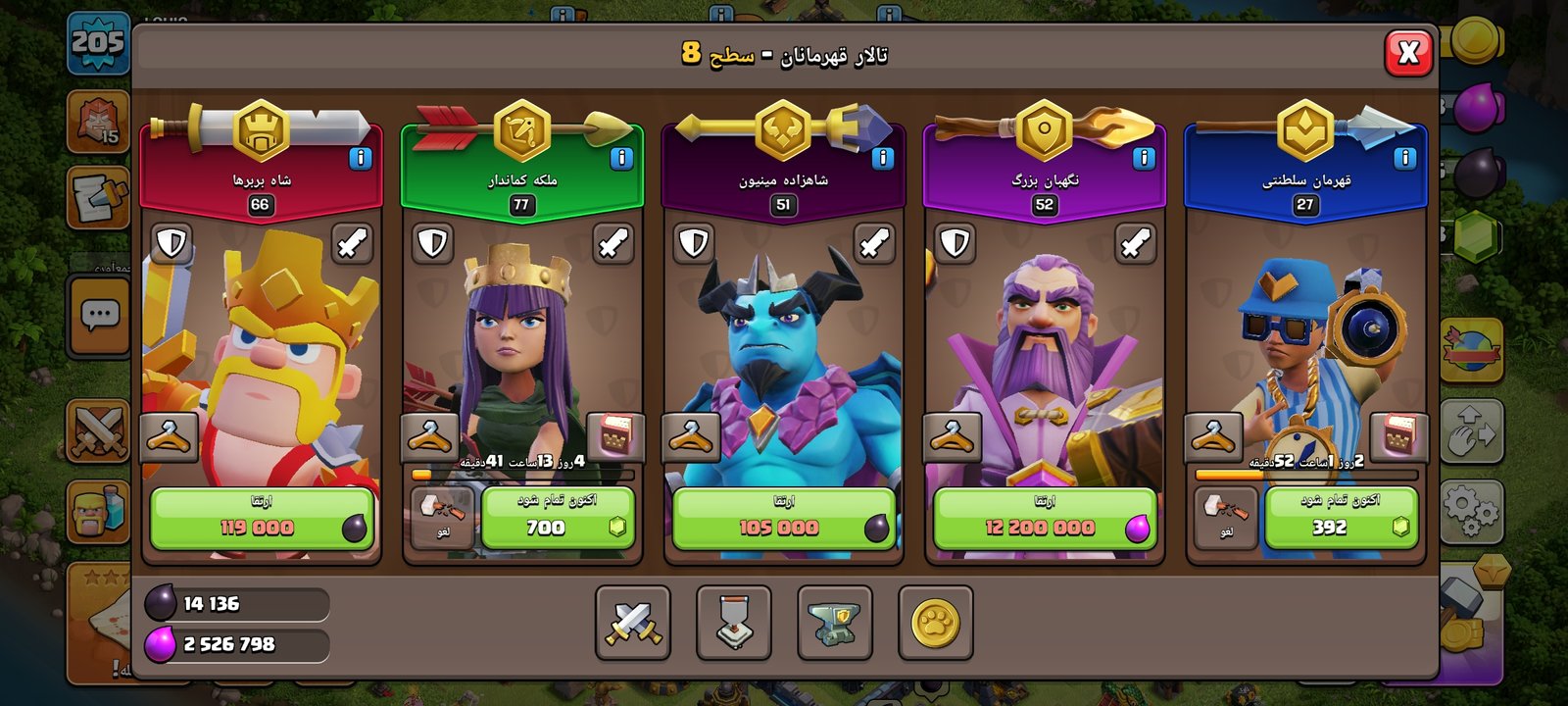
Task: Finish Royal Champion upgrade for 392 gems
Action: tap(1341, 519)
